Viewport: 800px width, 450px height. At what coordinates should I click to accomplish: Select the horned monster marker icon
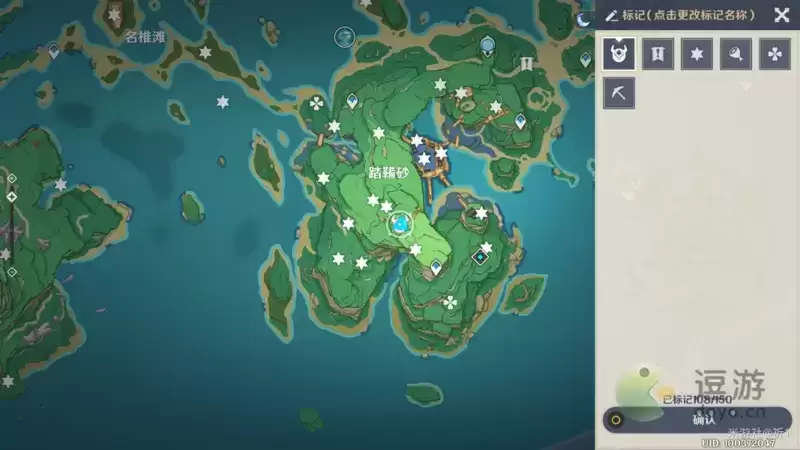619,54
